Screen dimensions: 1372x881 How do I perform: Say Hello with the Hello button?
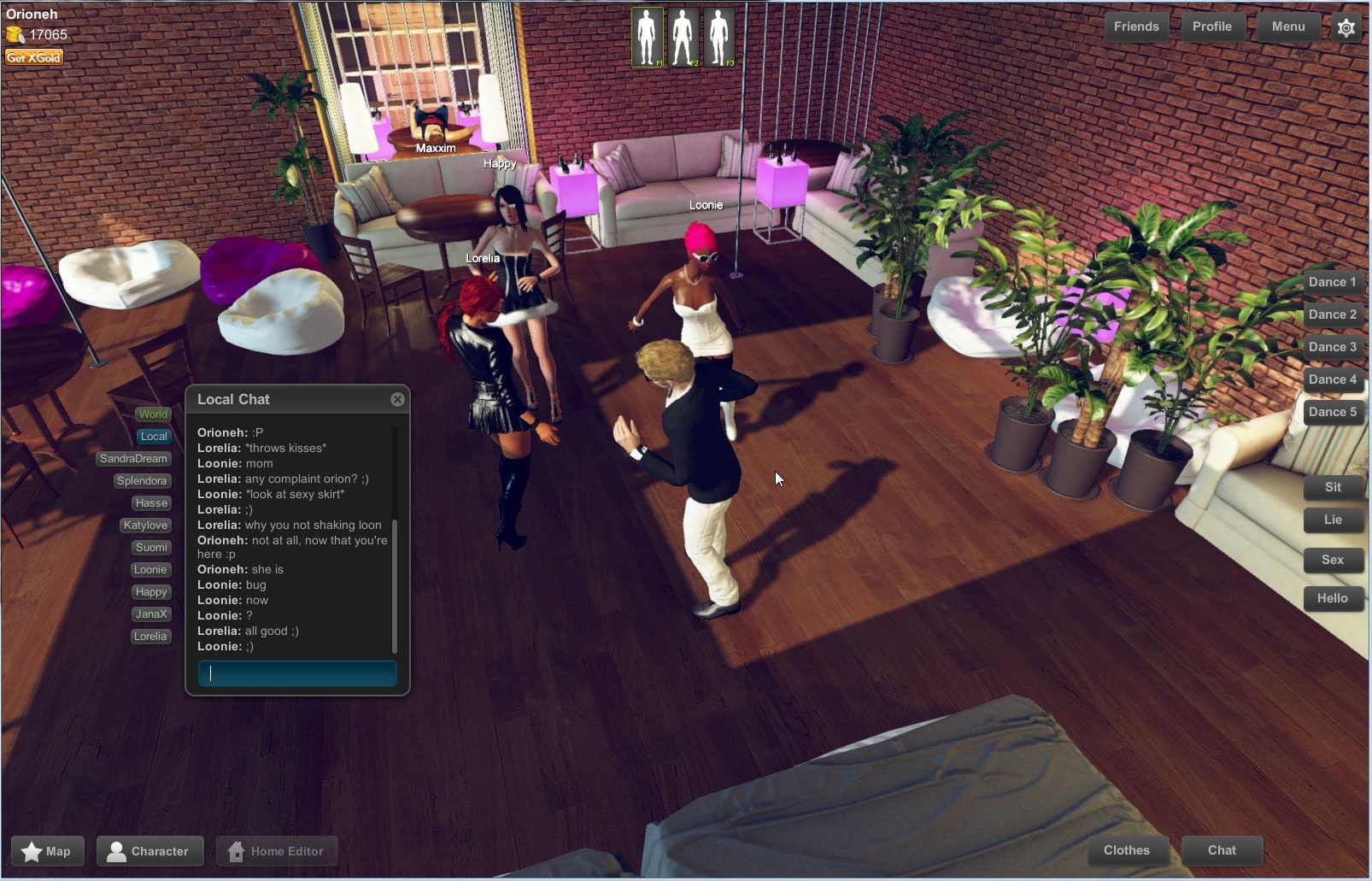tap(1334, 598)
